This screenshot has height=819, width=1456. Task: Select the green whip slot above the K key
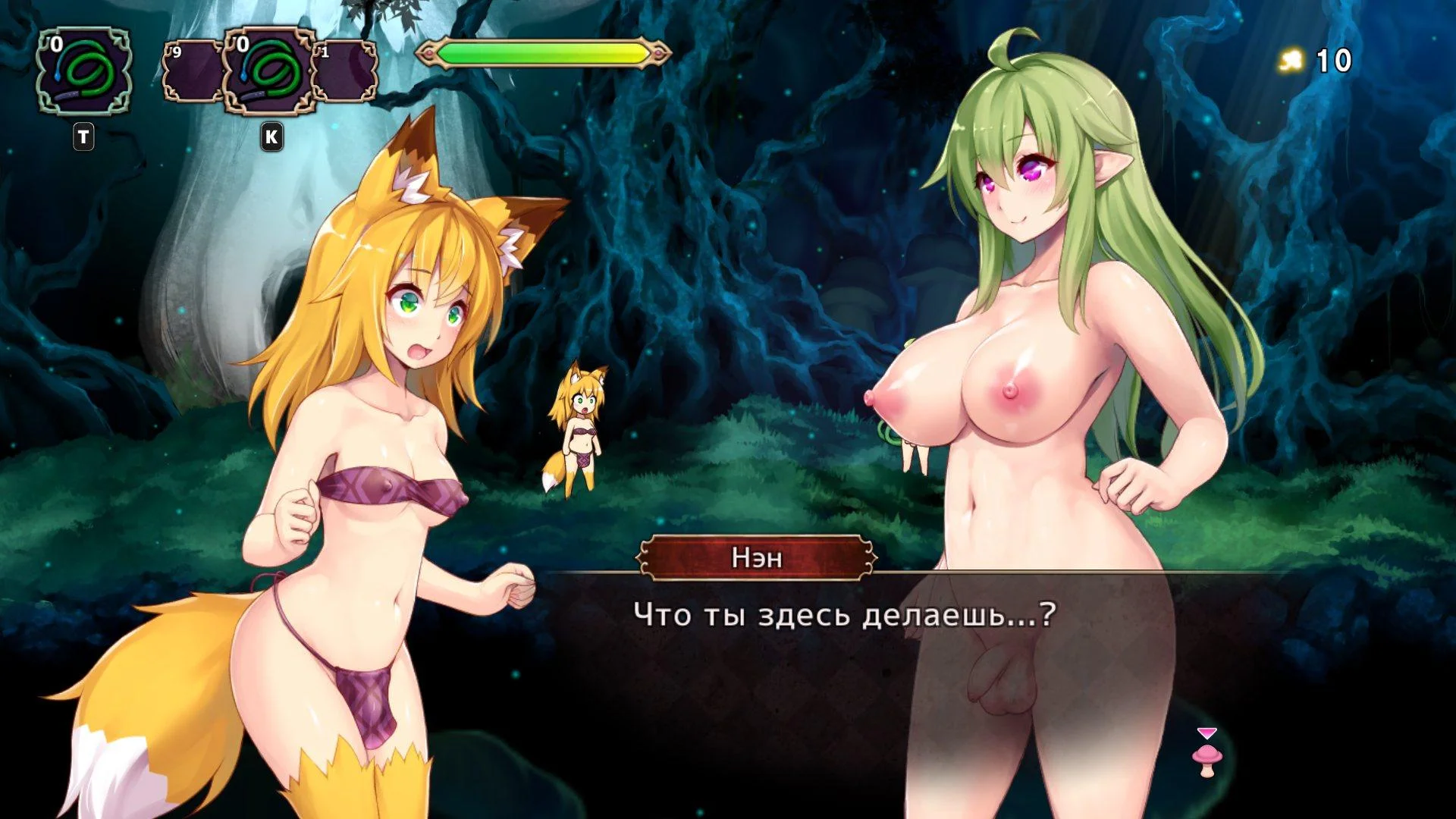click(270, 72)
